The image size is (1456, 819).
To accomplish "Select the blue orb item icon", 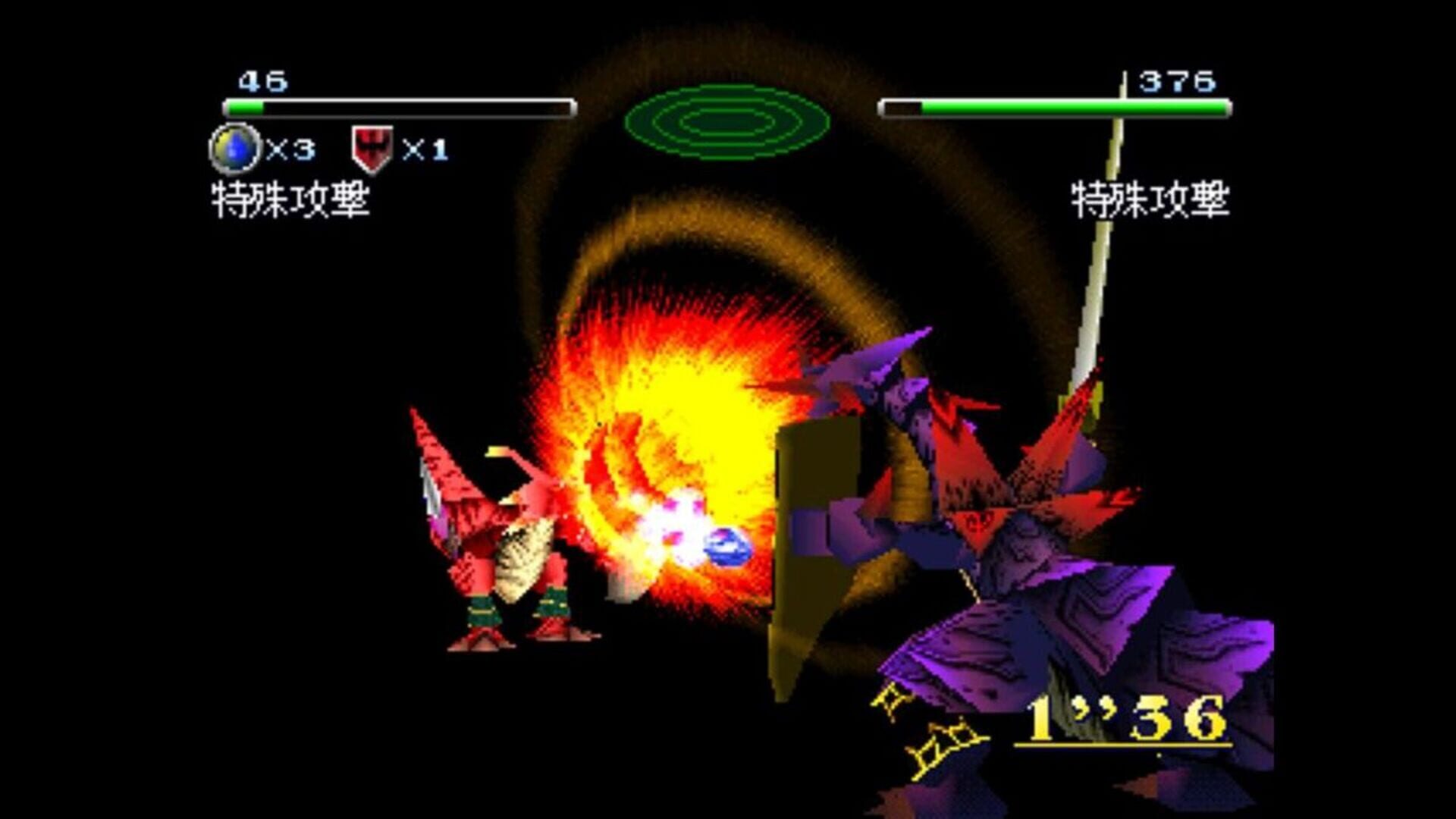I will pos(237,146).
